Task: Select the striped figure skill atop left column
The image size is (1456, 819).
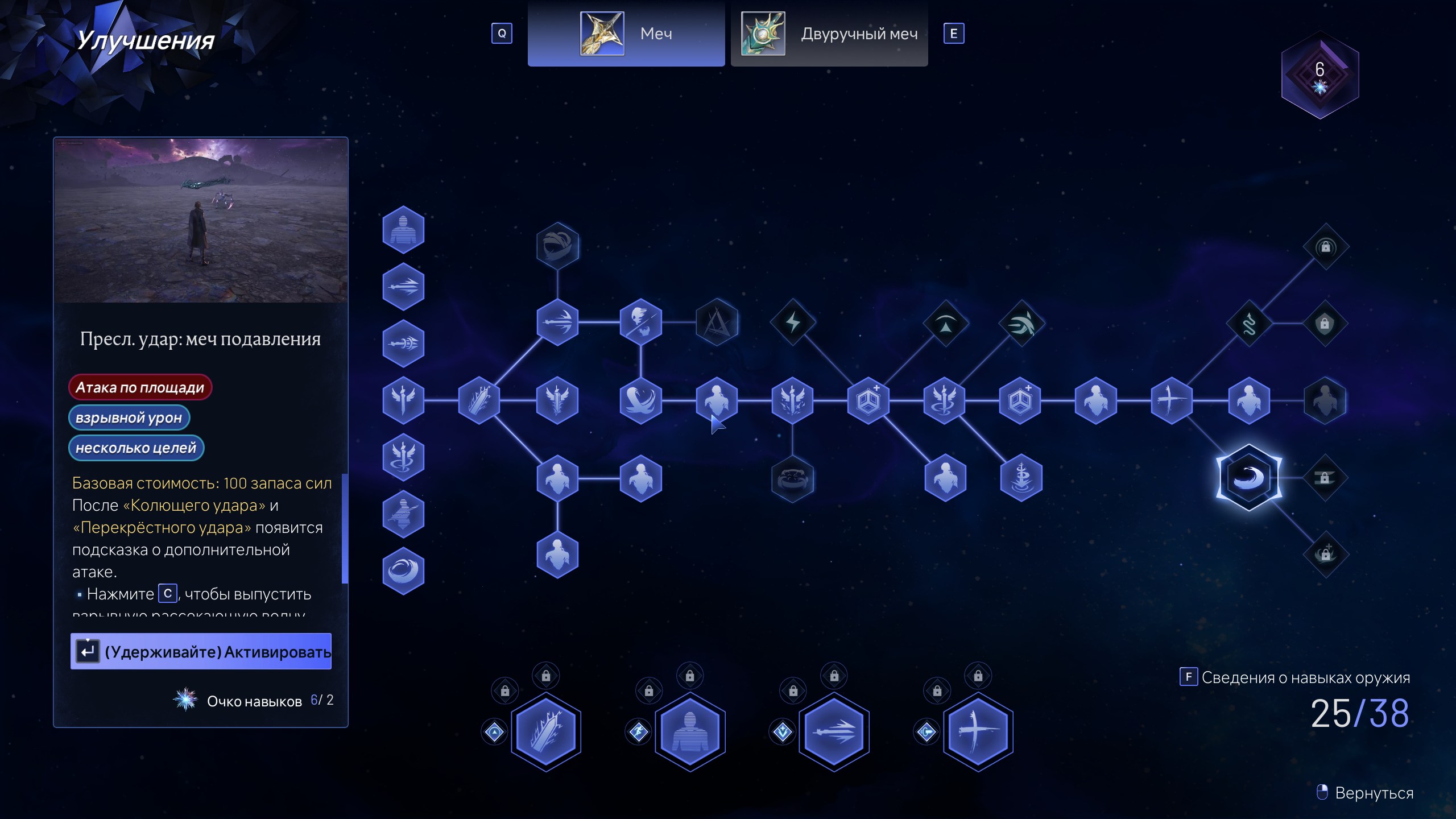Action: pos(403,230)
